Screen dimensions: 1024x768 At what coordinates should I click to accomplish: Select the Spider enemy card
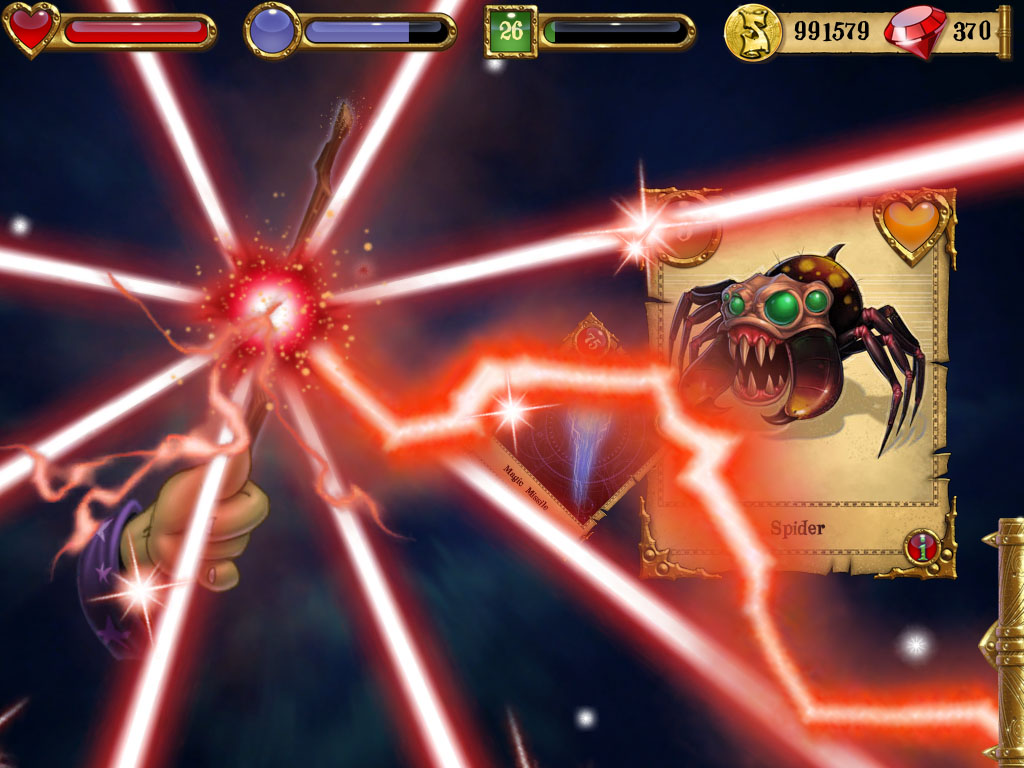[x=798, y=382]
